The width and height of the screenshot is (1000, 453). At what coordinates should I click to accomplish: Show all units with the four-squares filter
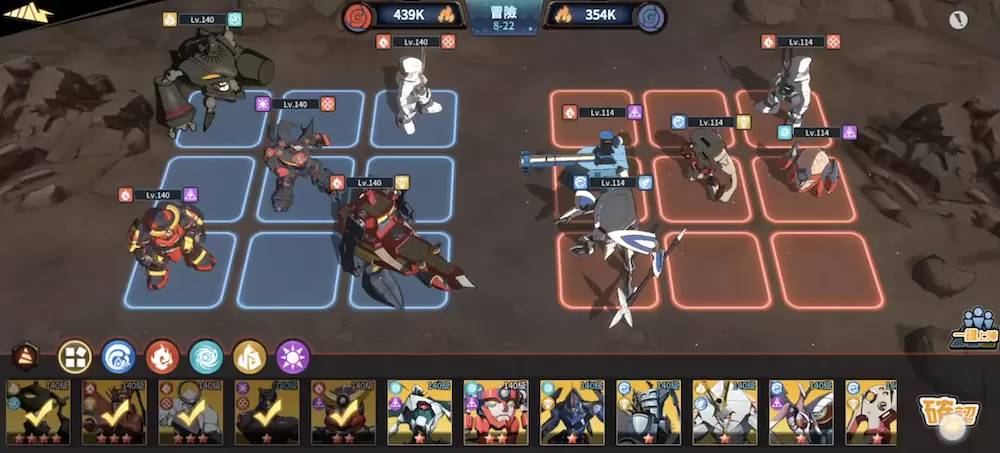[x=75, y=356]
